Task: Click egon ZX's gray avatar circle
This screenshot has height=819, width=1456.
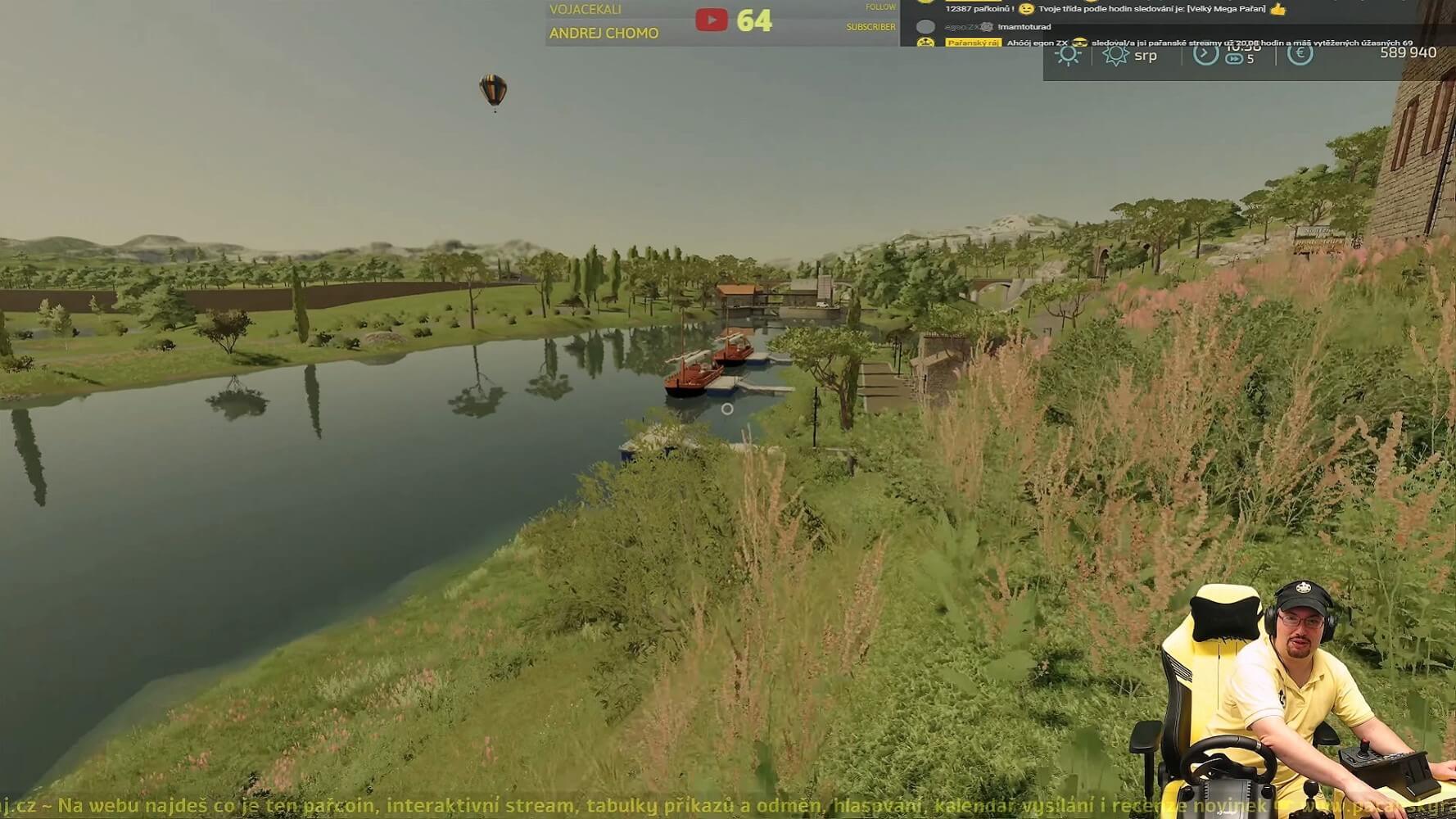Action: 926,27
